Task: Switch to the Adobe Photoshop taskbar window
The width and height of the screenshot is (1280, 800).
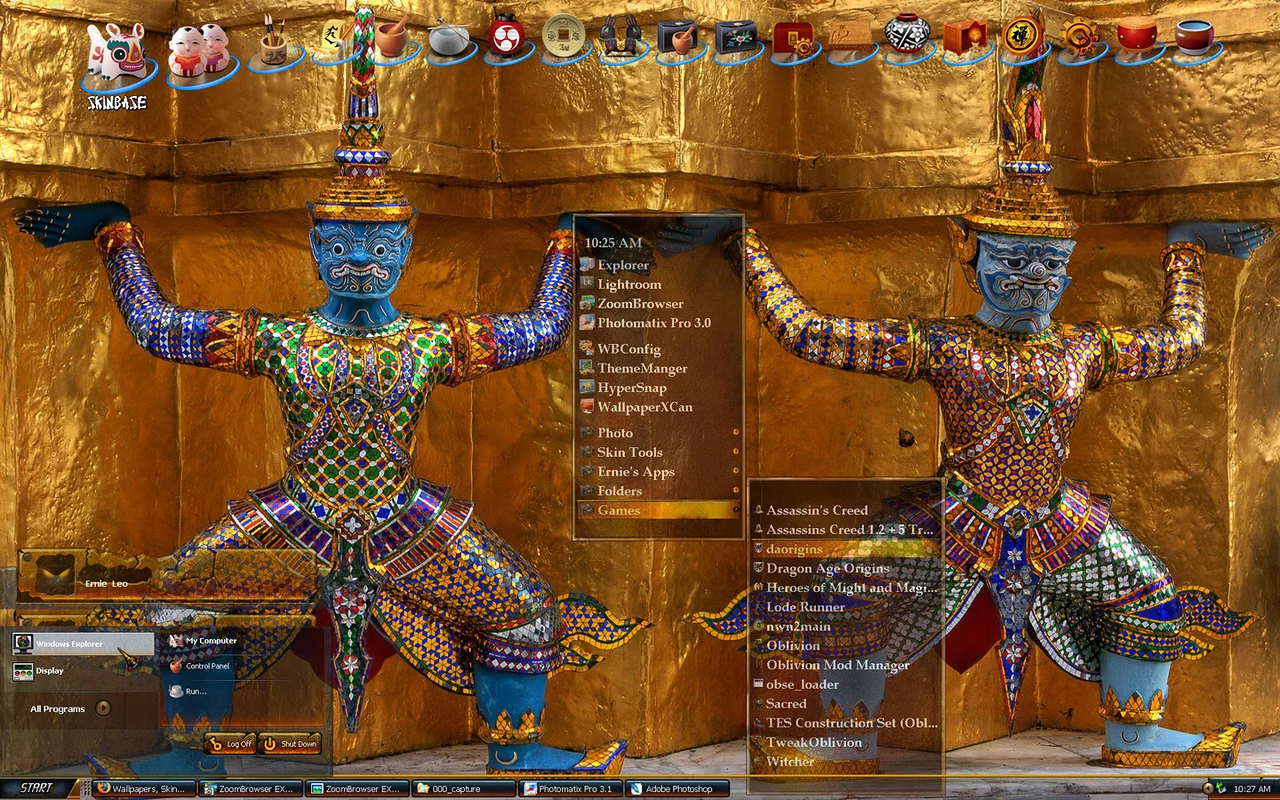Action: point(678,789)
